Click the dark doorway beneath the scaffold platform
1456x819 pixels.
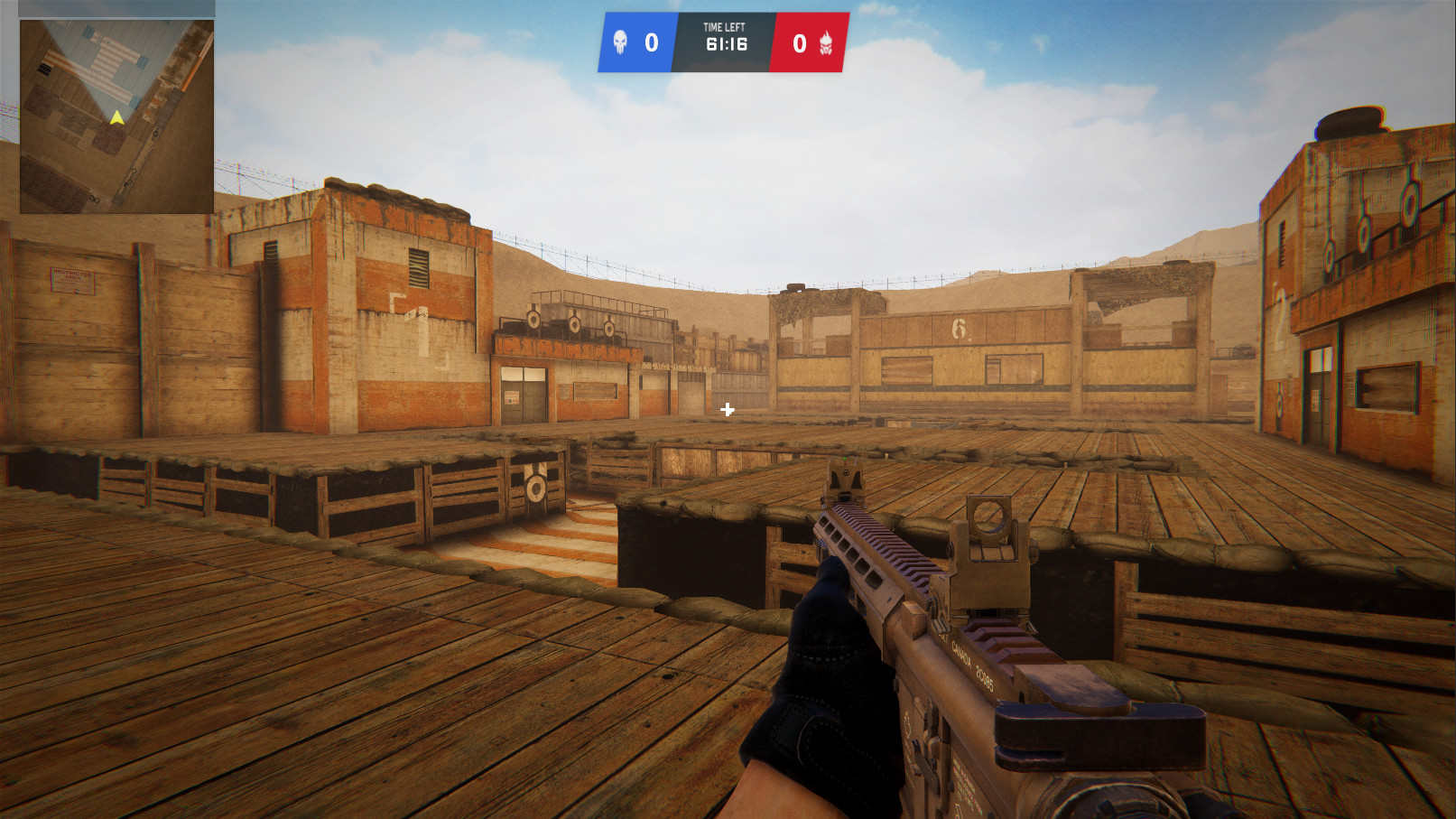point(522,394)
